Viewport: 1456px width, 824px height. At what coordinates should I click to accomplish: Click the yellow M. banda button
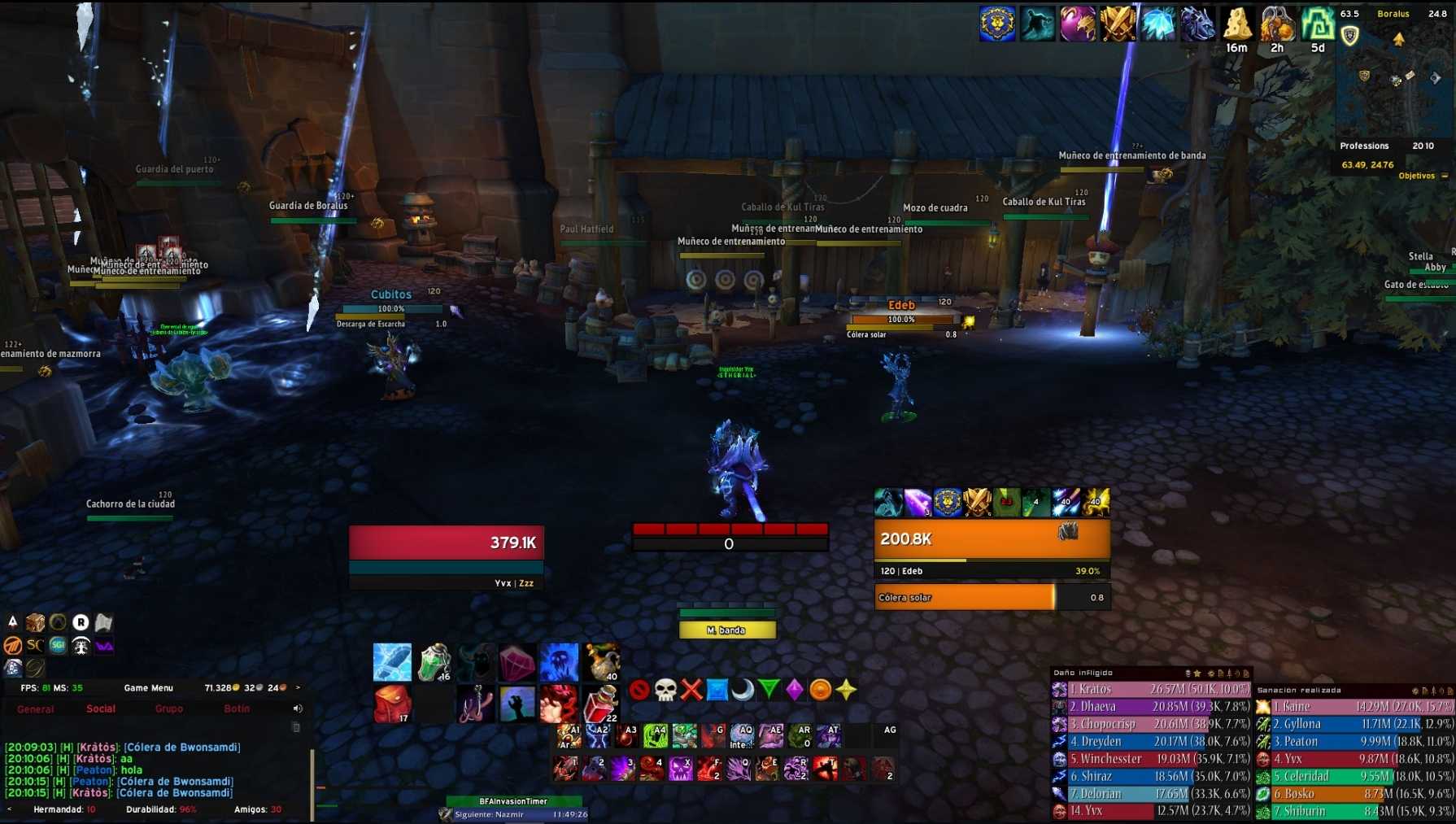pyautogui.click(x=727, y=630)
